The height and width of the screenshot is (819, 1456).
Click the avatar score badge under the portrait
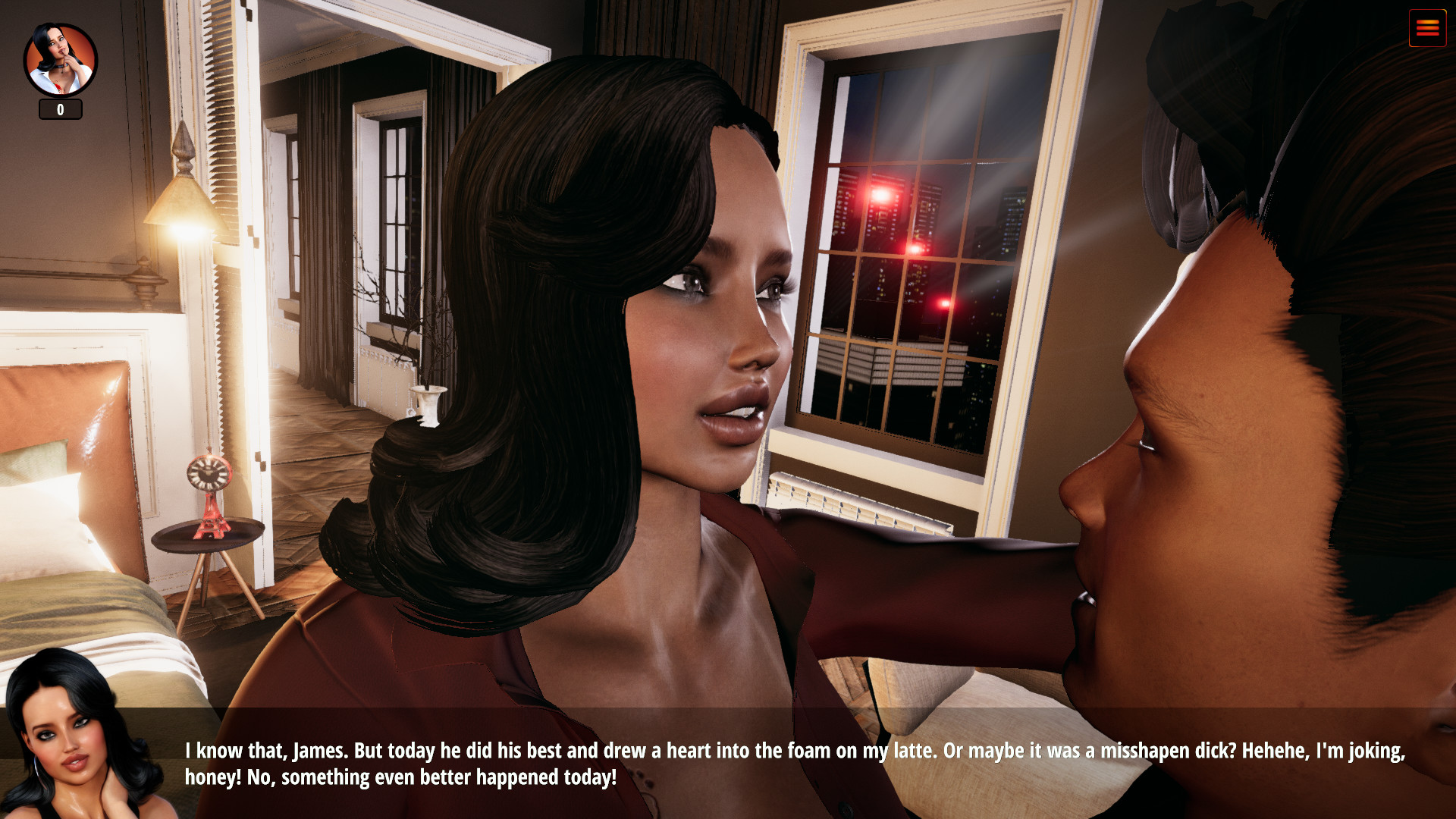click(60, 109)
